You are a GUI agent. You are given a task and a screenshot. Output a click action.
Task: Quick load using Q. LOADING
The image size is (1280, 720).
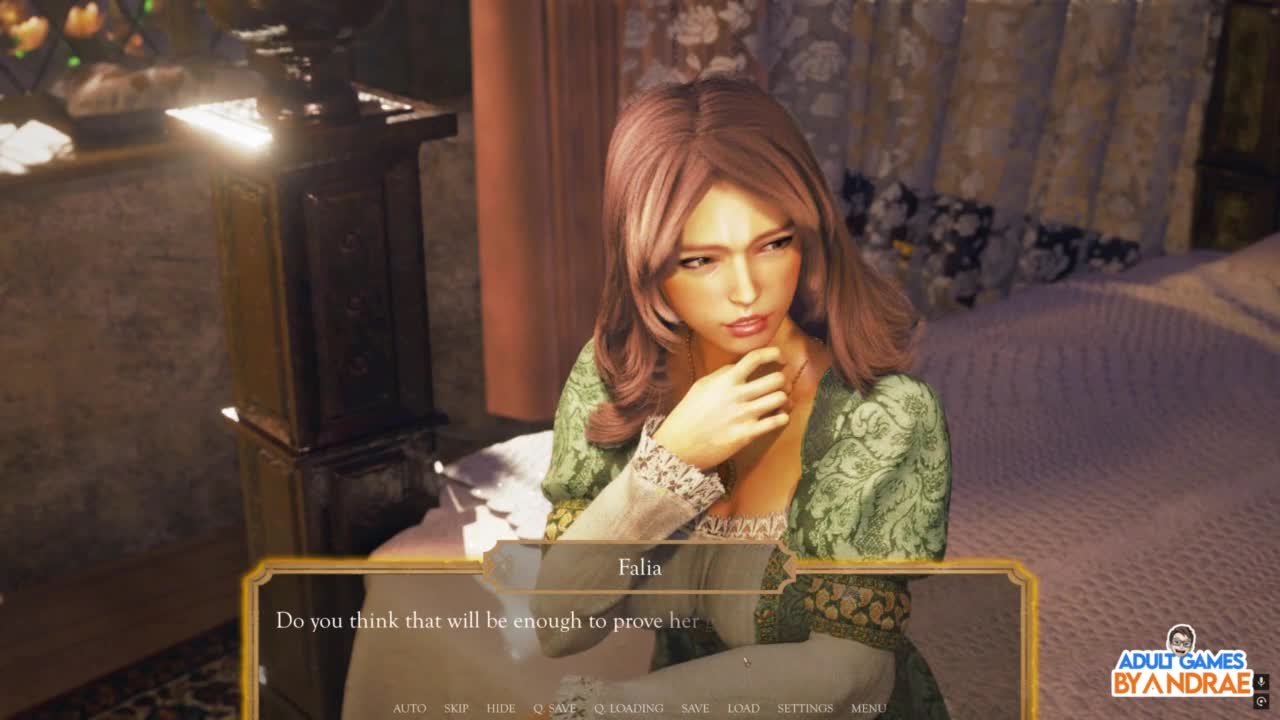(628, 708)
